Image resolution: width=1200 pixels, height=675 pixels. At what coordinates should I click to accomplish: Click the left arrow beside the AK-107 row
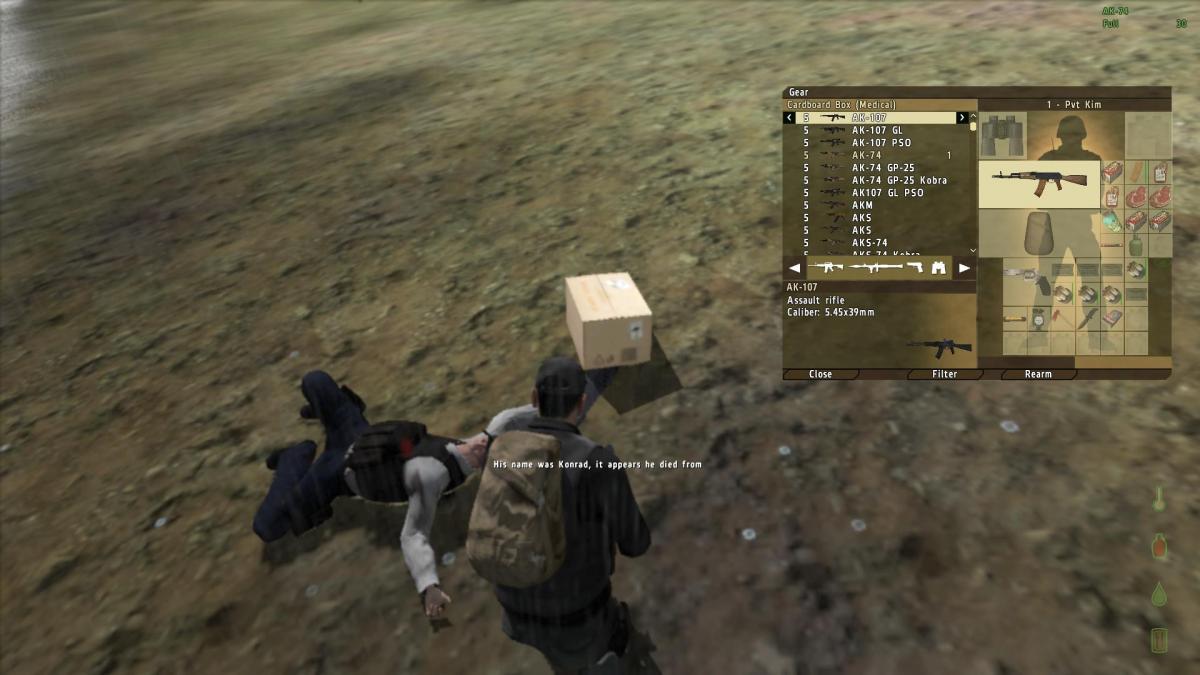pyautogui.click(x=789, y=118)
